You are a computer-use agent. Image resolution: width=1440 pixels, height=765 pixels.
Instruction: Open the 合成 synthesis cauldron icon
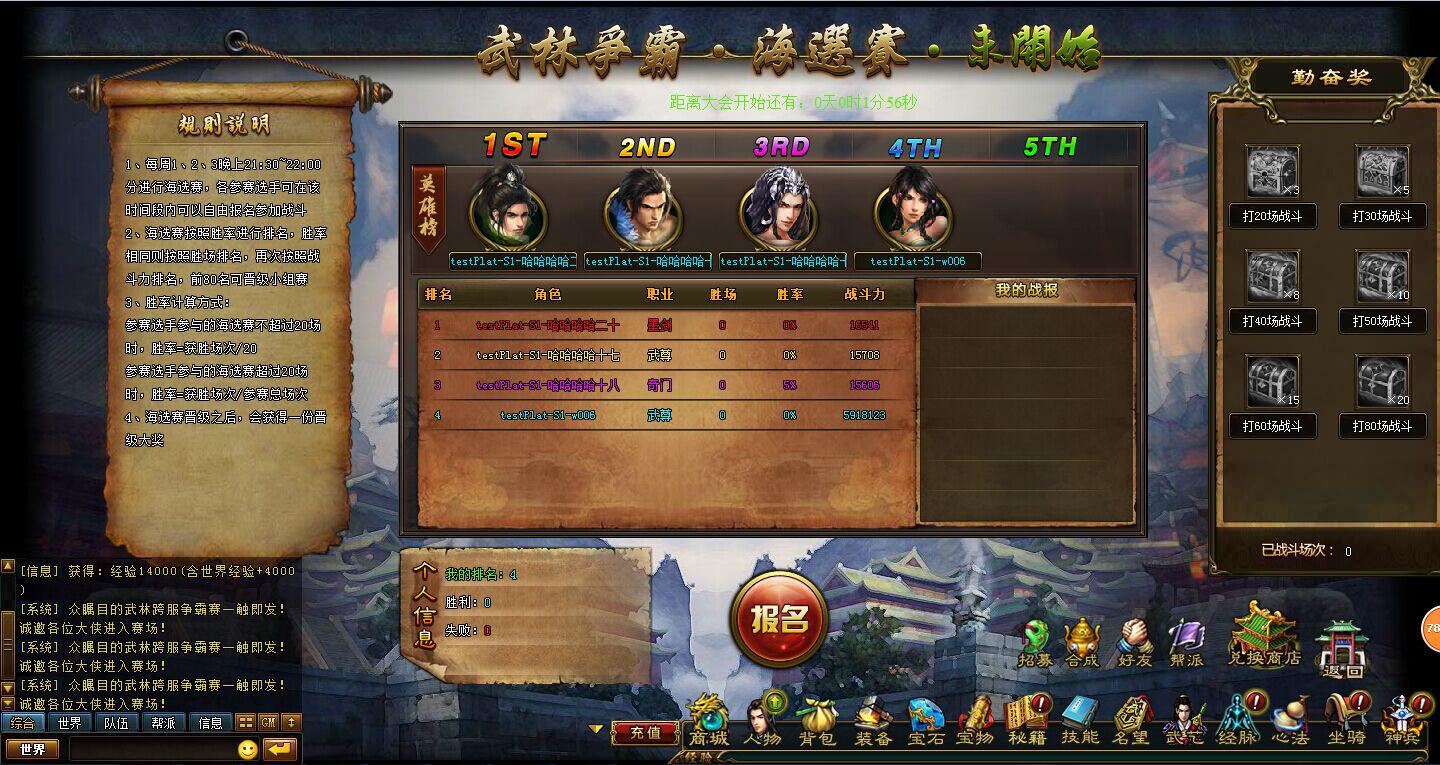click(1081, 643)
